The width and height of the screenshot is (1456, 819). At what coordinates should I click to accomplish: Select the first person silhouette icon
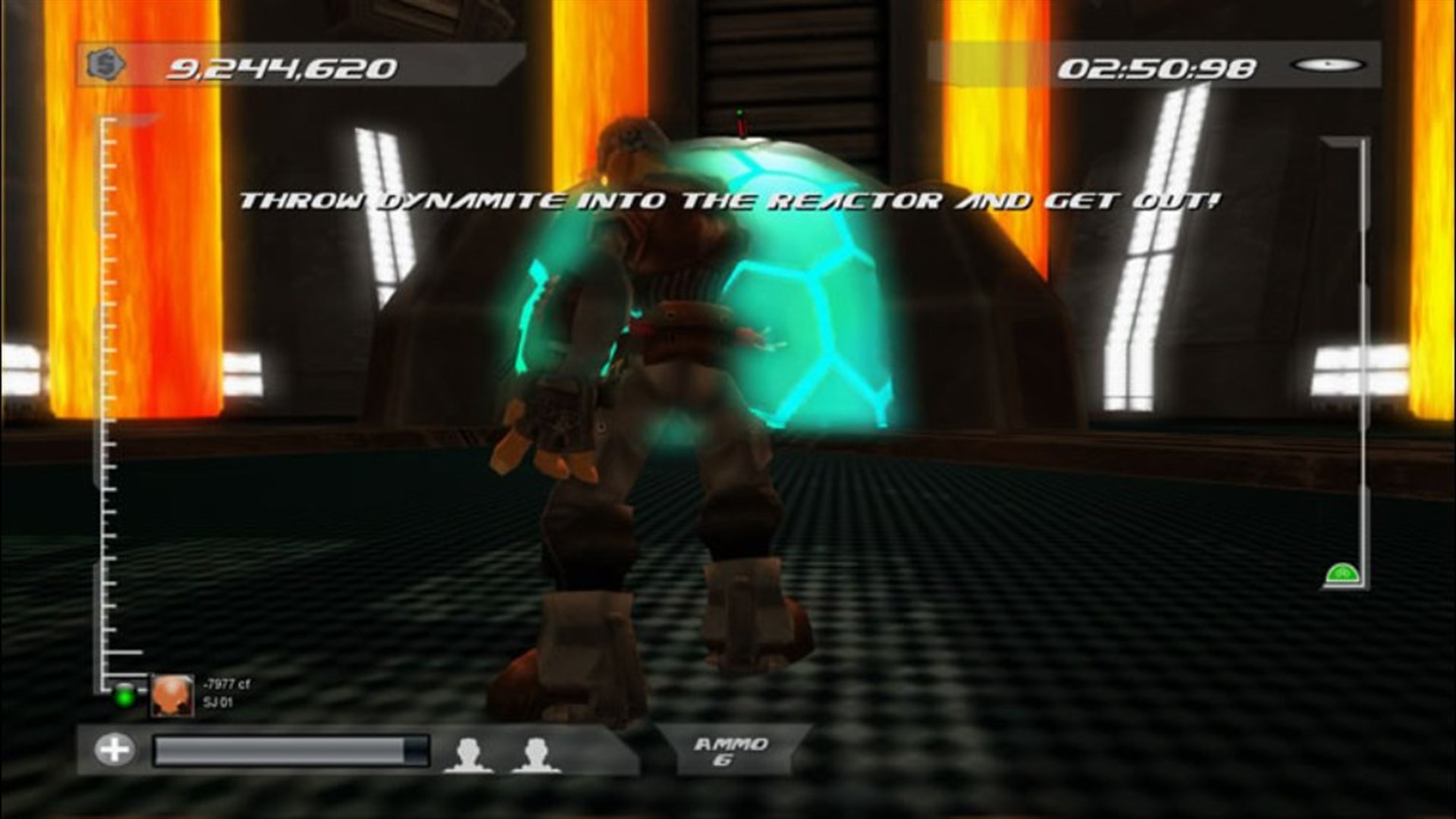(x=468, y=752)
